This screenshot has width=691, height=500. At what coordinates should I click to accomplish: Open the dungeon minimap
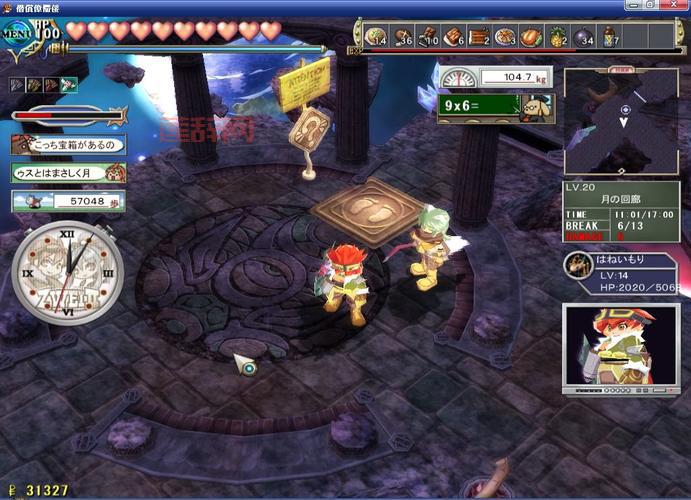pos(621,122)
